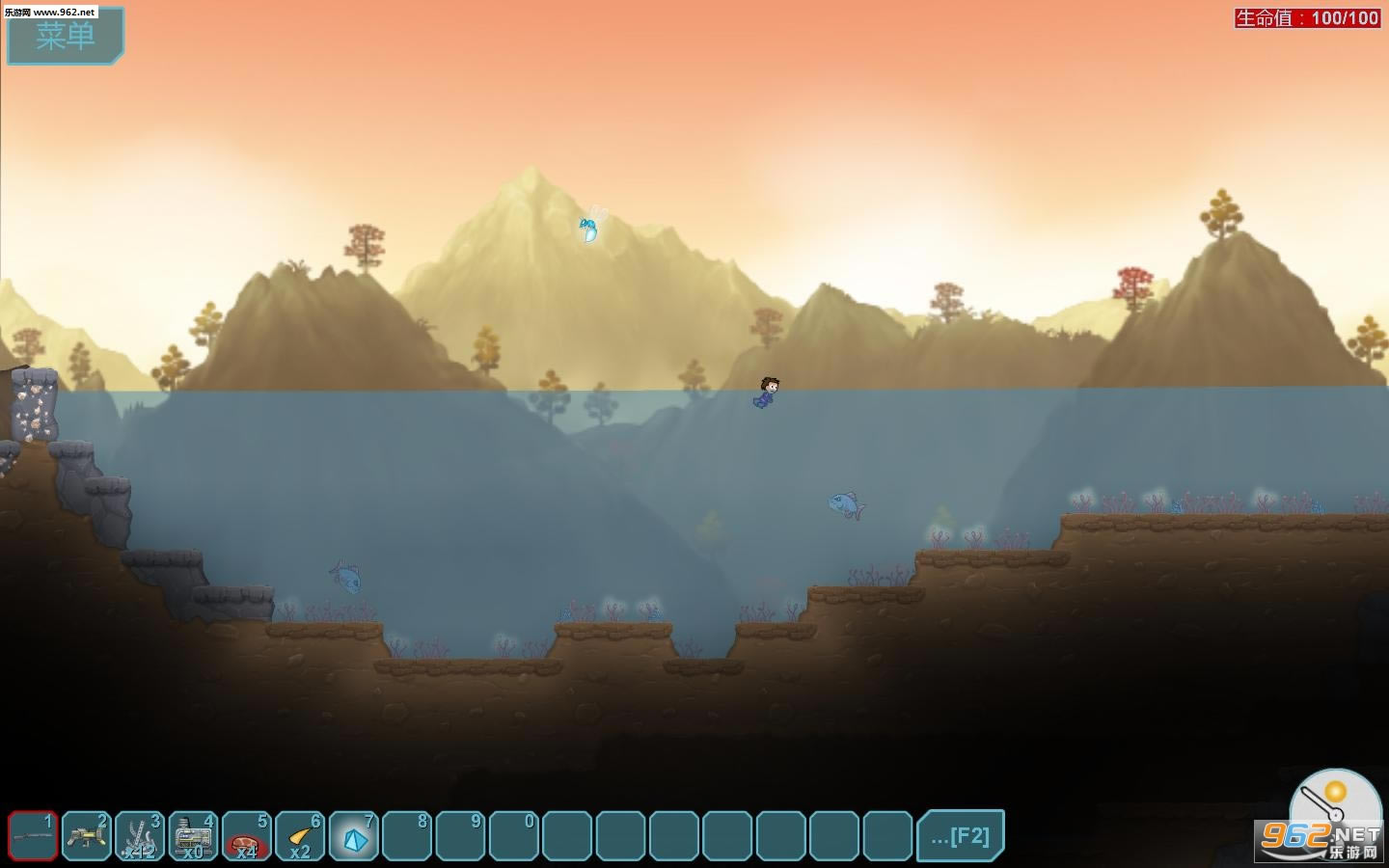Select the rifle in hotbar slot 1
Screen dimensions: 1389x868
pos(34,835)
